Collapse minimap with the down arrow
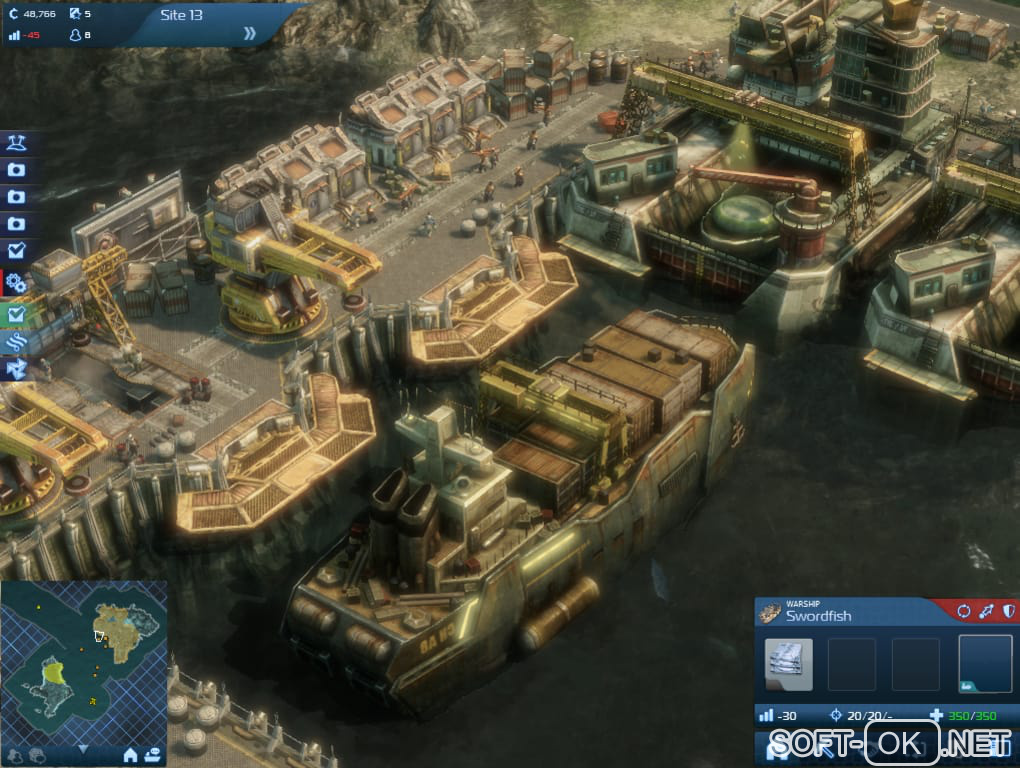The height and width of the screenshot is (768, 1020). [x=83, y=748]
